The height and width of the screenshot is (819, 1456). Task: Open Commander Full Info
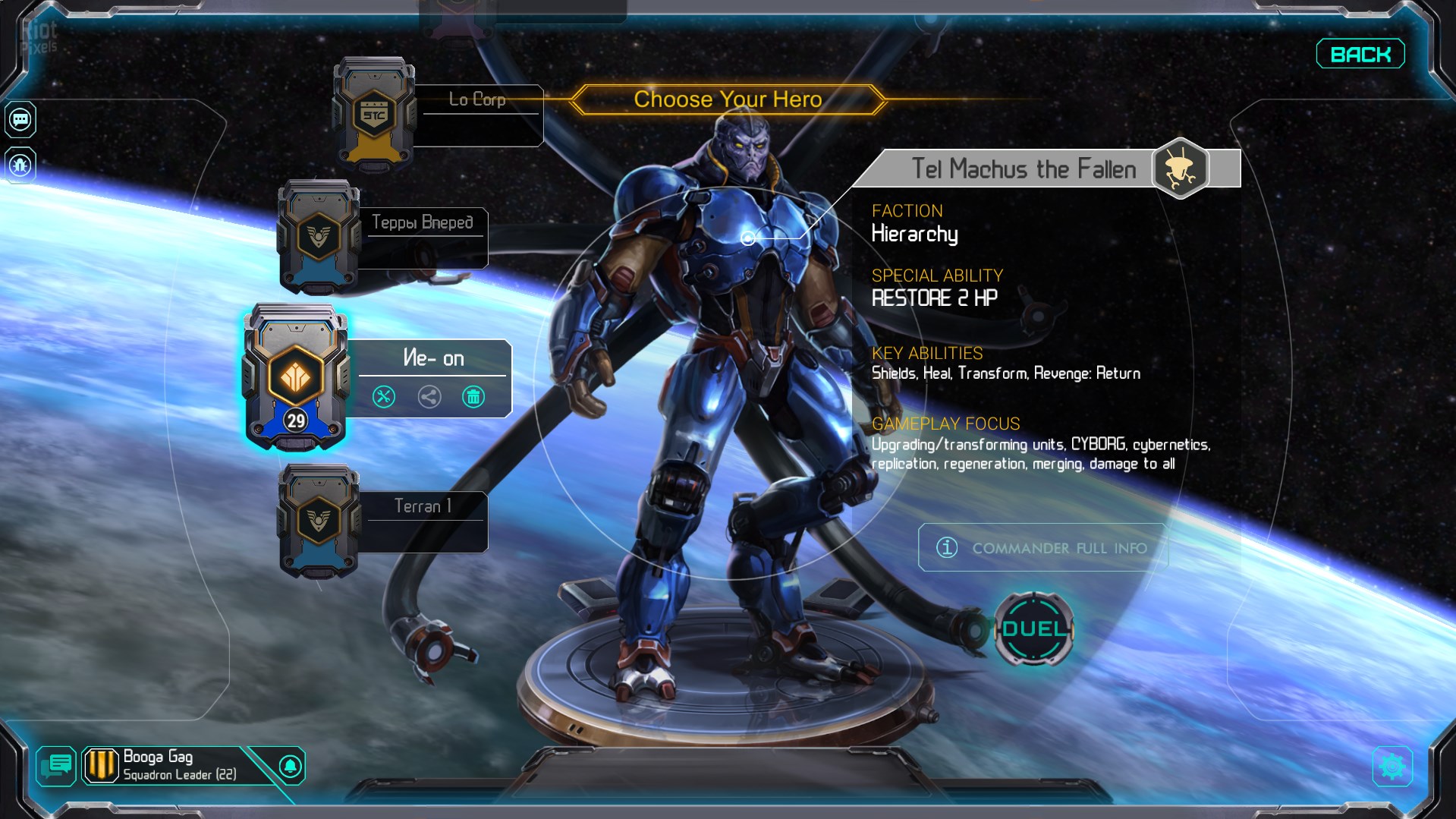point(1043,547)
